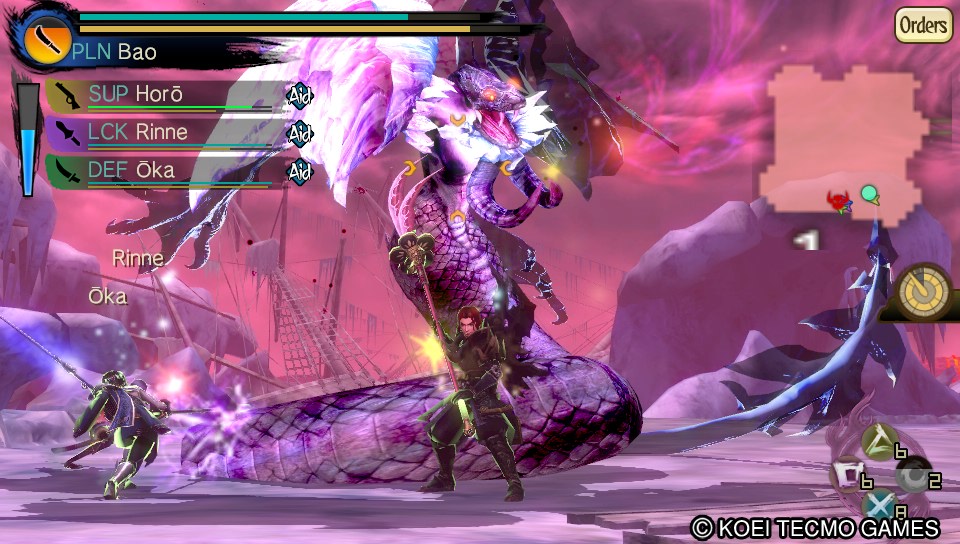The height and width of the screenshot is (544, 960).
Task: Open the Orders menu
Action: point(922,25)
